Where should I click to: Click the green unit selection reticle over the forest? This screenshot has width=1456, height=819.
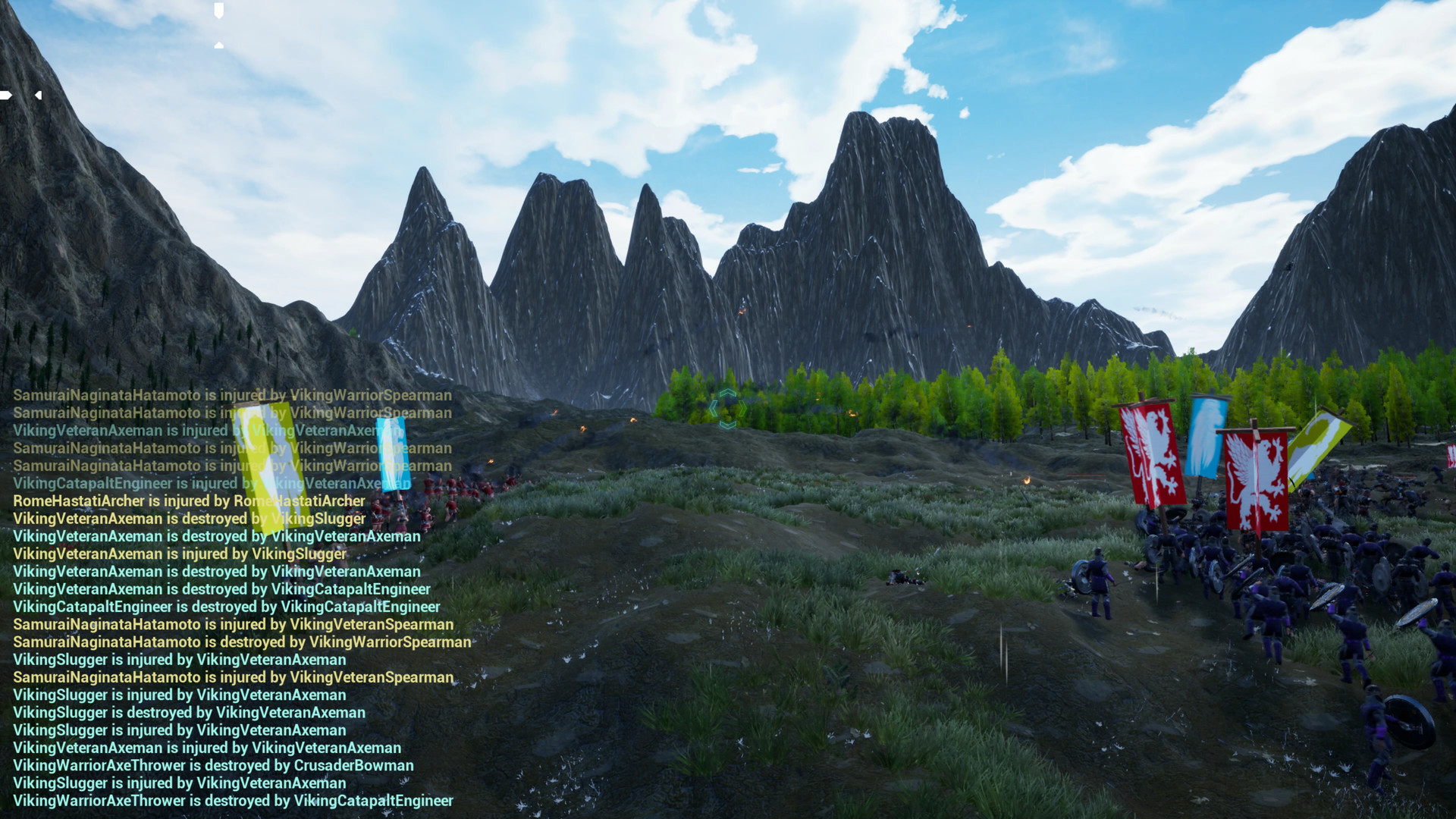point(728,408)
